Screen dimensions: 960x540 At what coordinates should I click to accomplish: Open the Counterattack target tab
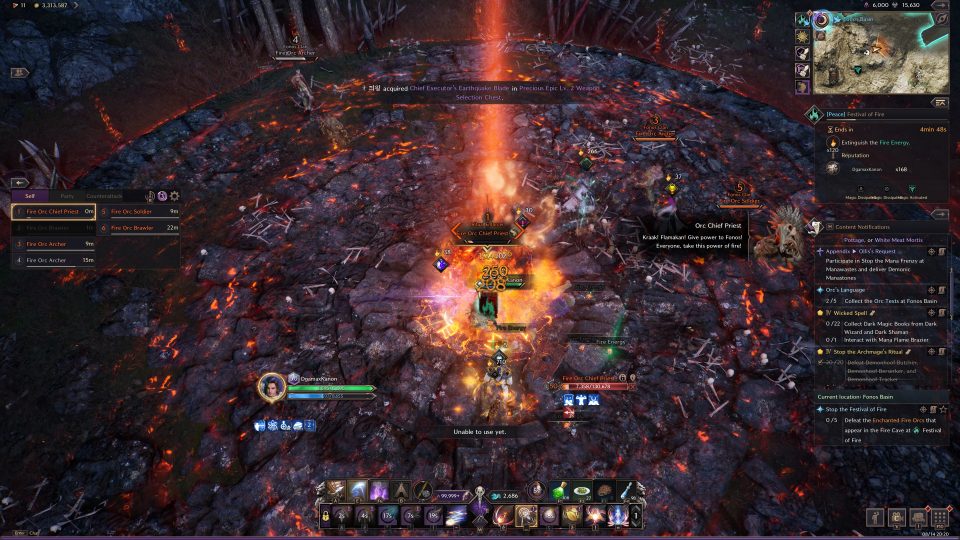[x=103, y=196]
